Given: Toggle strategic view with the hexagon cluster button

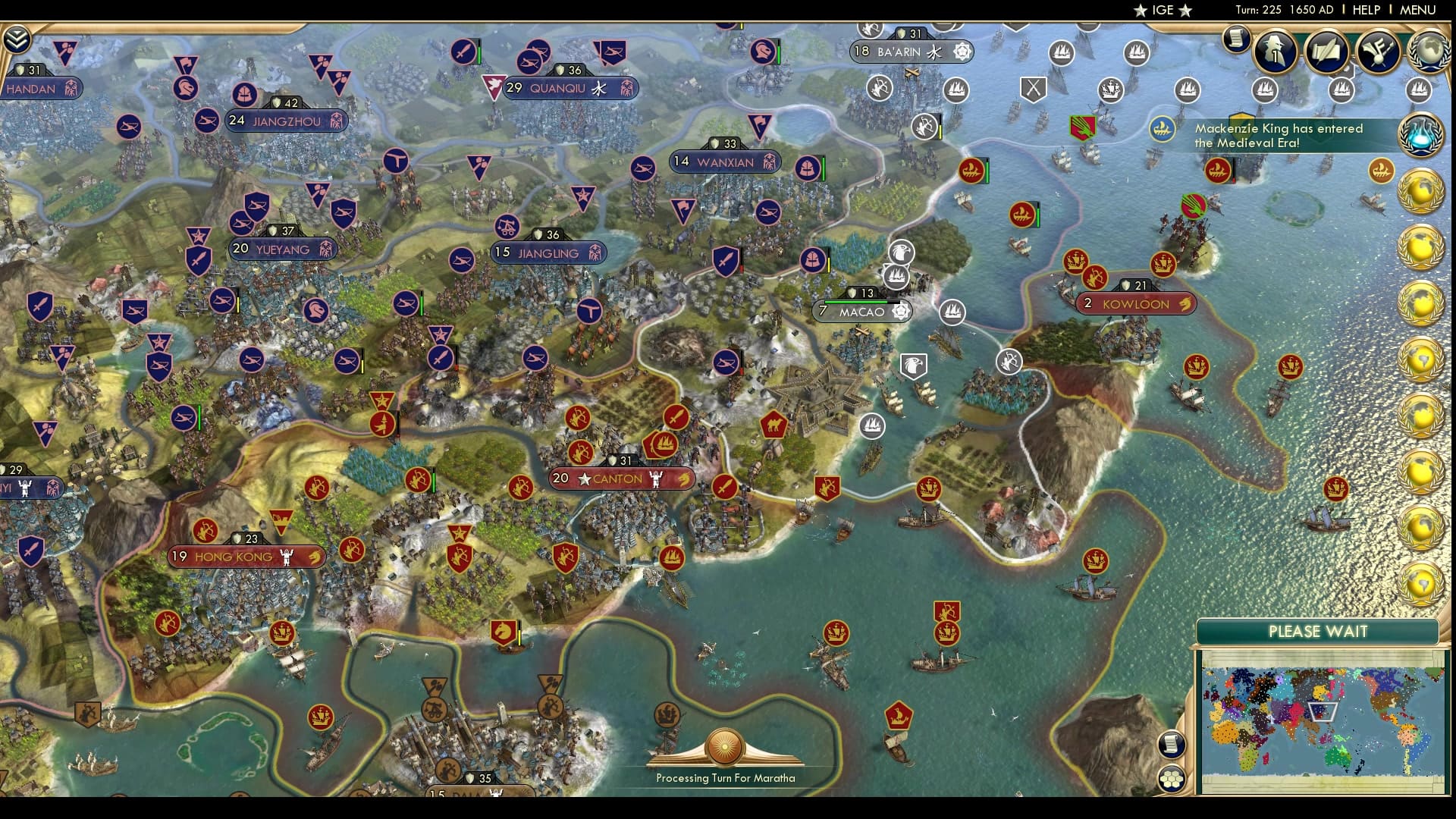Looking at the screenshot, I should [1172, 779].
